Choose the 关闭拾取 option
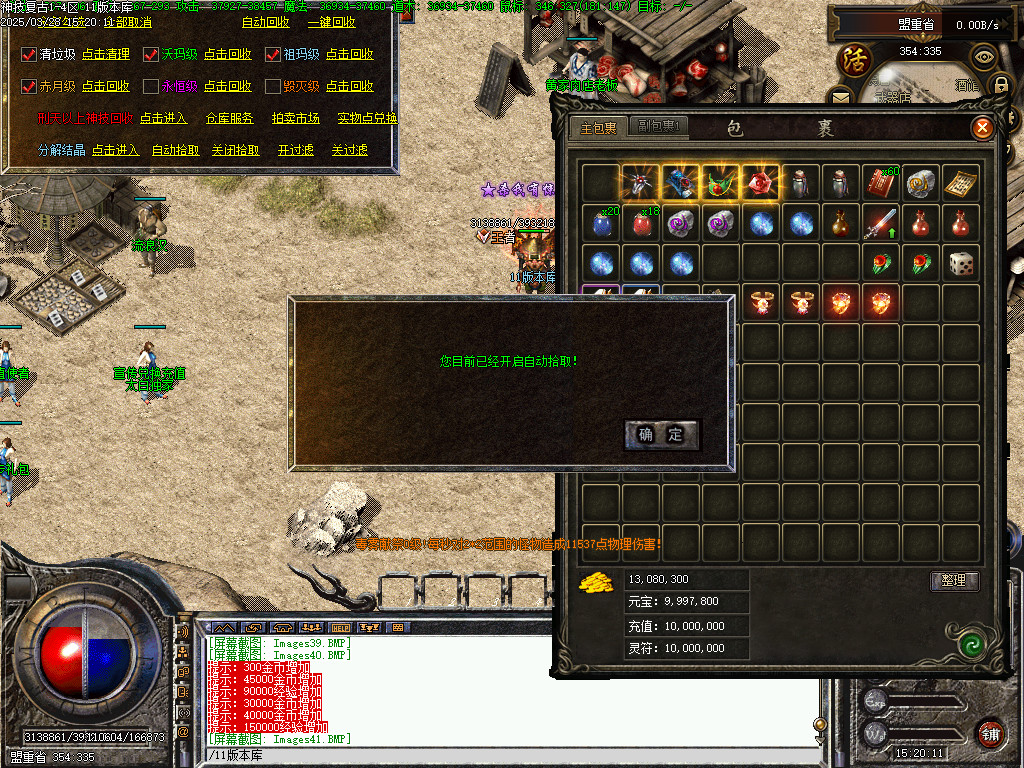The height and width of the screenshot is (768, 1024). [x=236, y=150]
